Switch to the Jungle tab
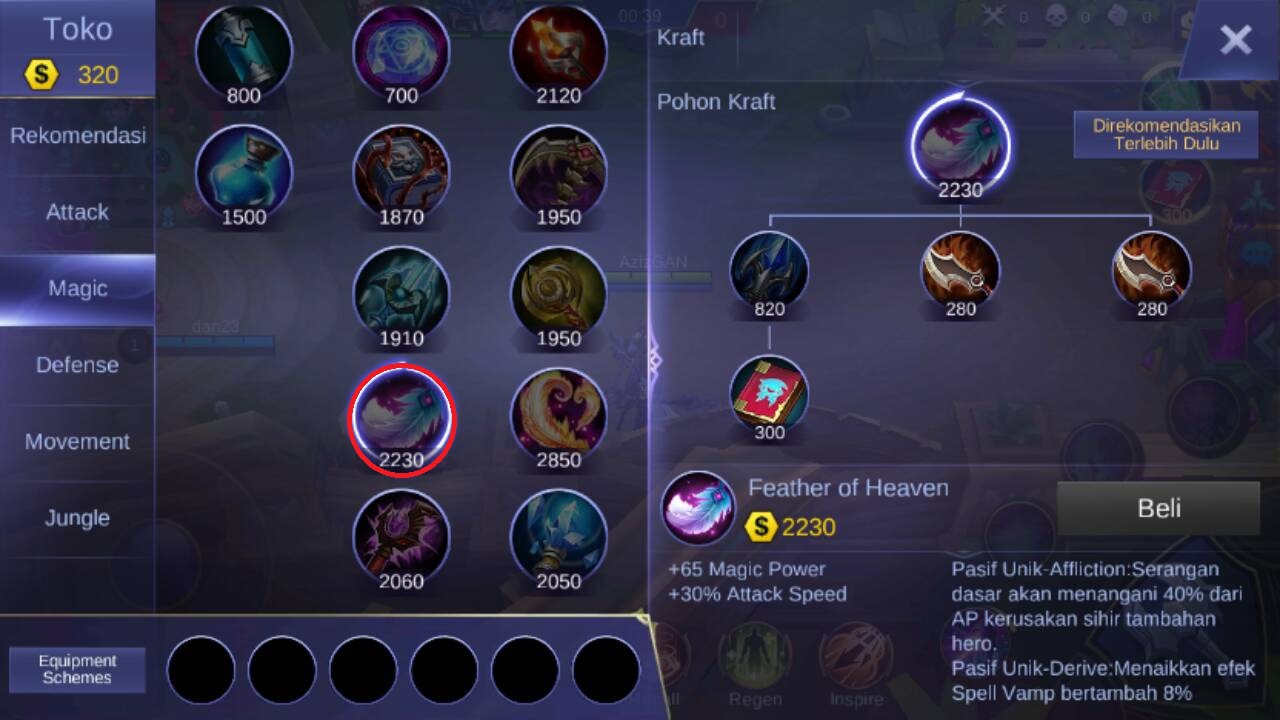The image size is (1280, 720). click(x=78, y=518)
